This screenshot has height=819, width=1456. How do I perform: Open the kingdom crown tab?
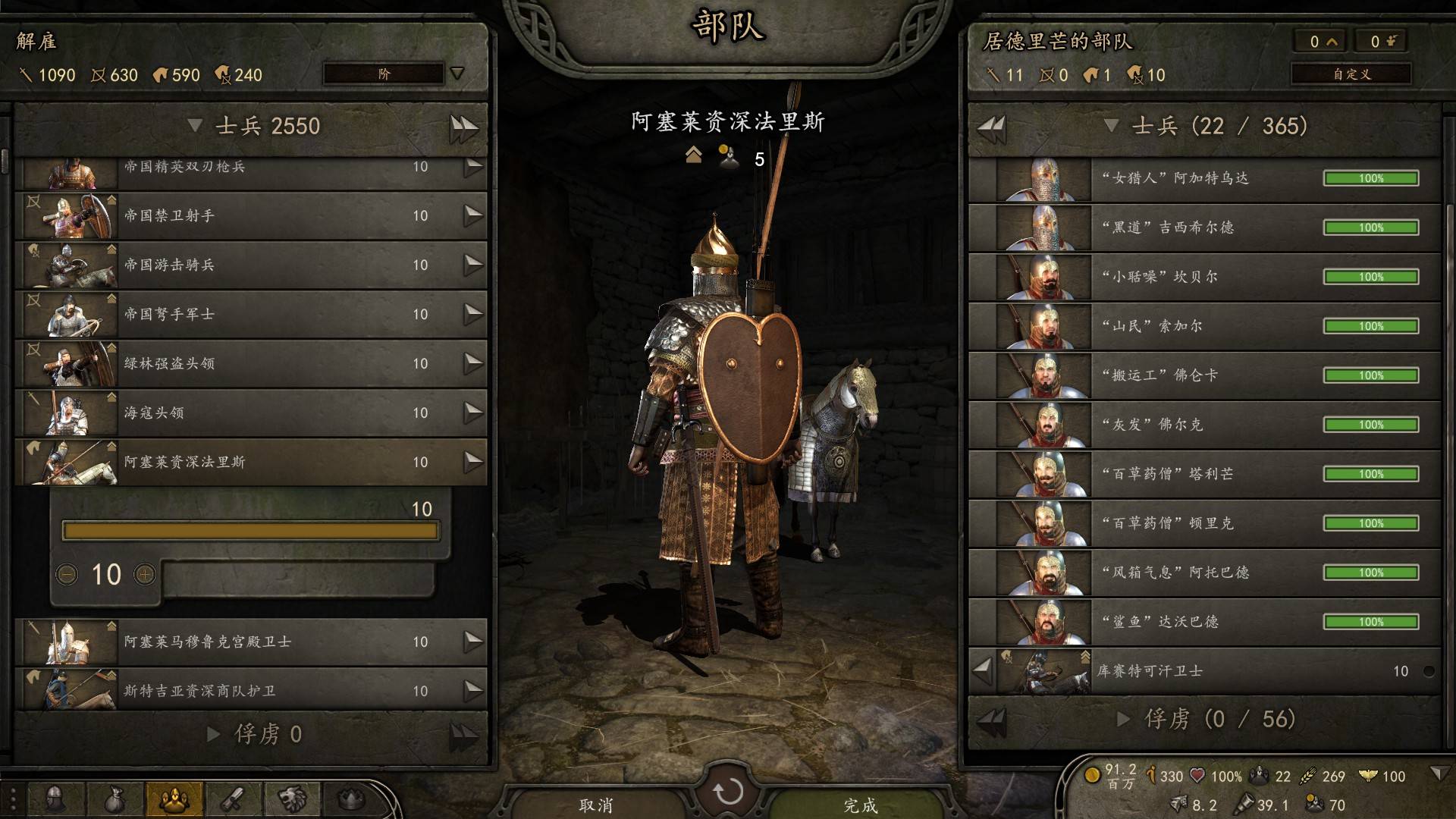(x=350, y=798)
